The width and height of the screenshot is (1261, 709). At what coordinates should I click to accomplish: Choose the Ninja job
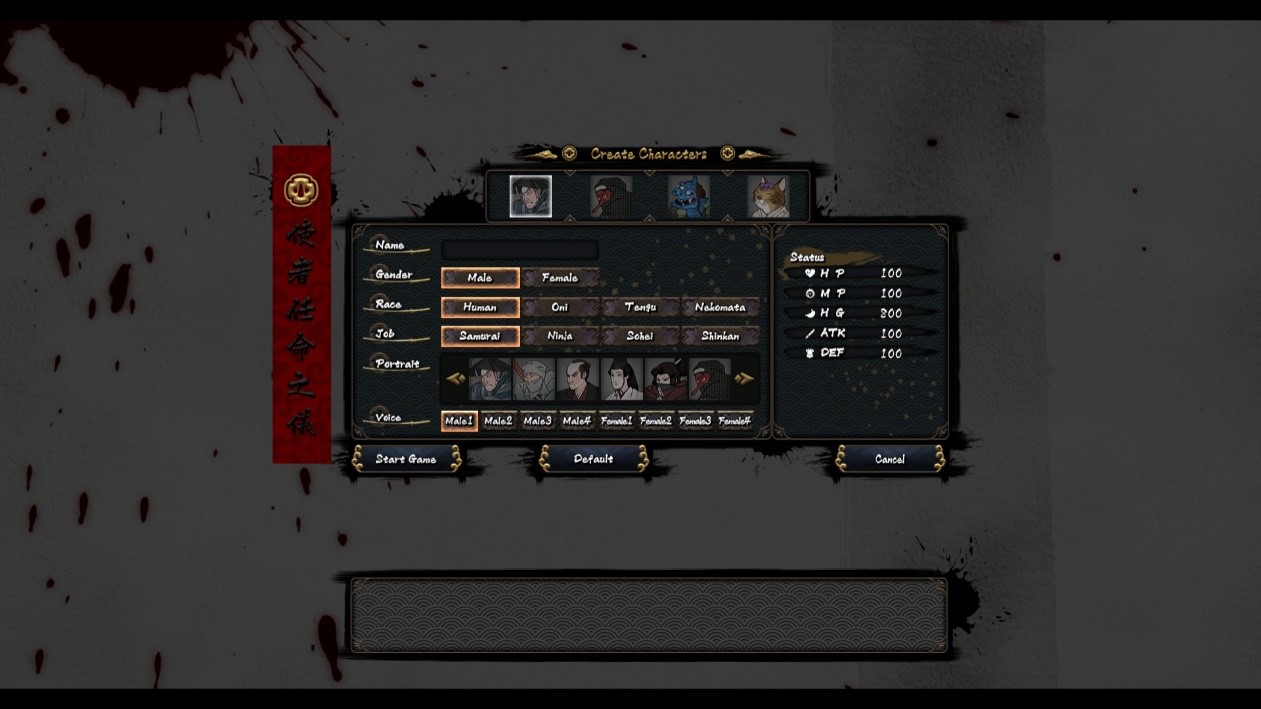tap(559, 336)
